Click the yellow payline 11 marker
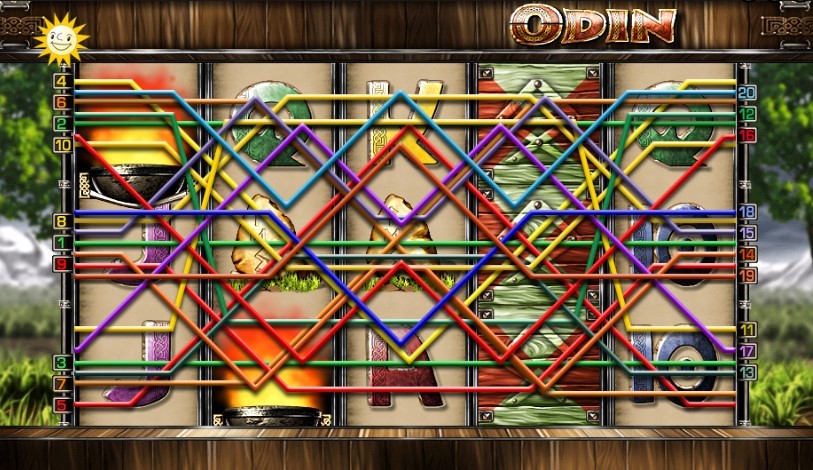813x470 pixels. [747, 329]
